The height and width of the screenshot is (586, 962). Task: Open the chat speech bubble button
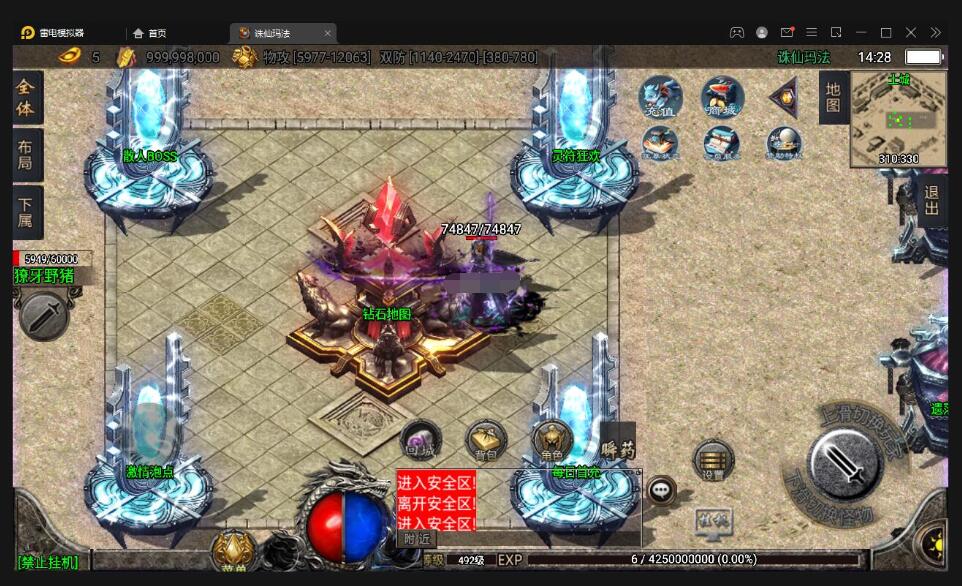pos(660,490)
